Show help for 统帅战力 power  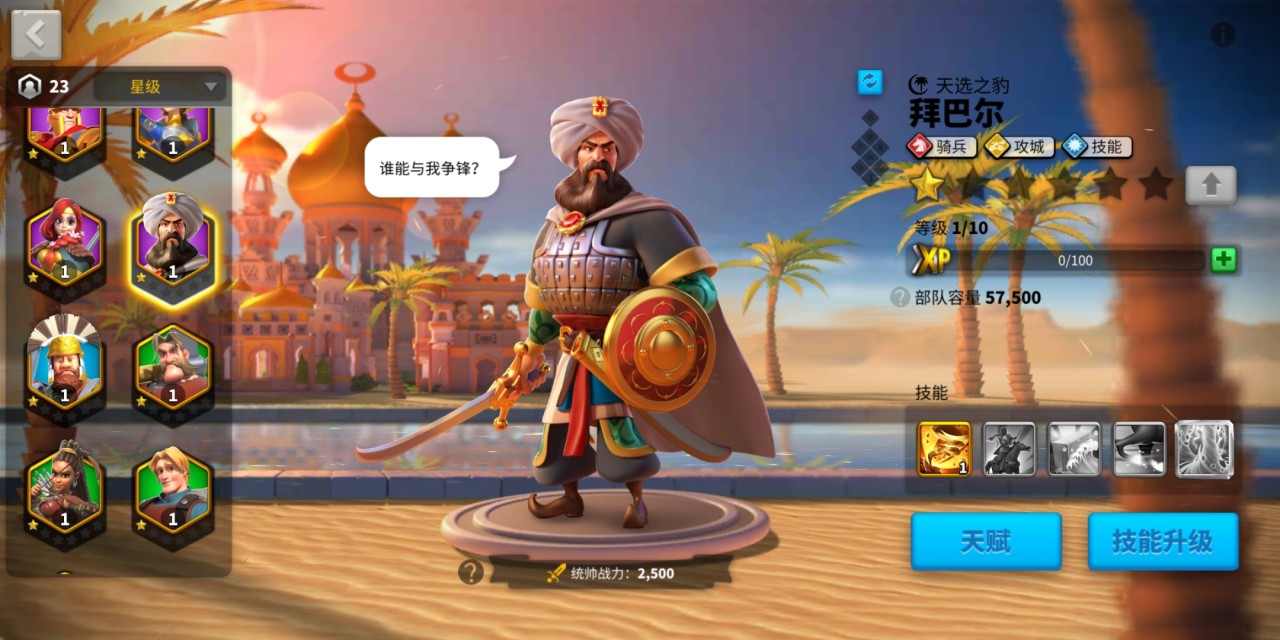(x=470, y=572)
